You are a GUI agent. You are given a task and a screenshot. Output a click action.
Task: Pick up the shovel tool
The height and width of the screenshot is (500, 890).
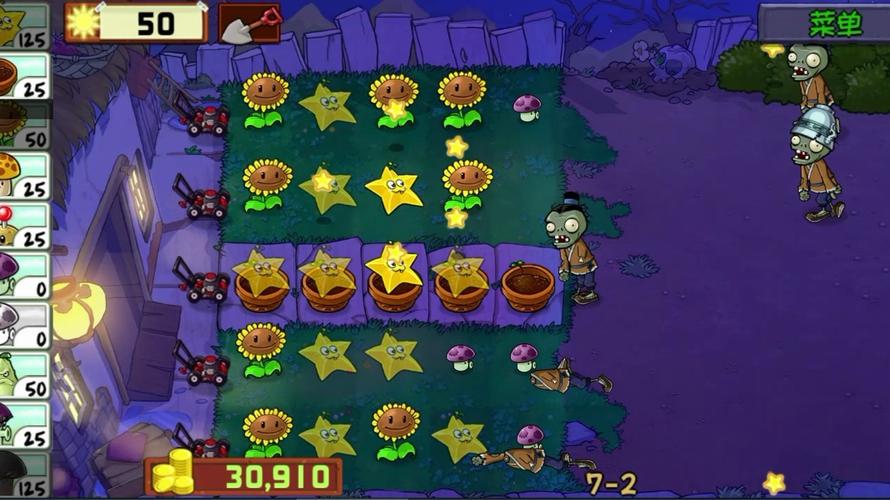pyautogui.click(x=249, y=23)
